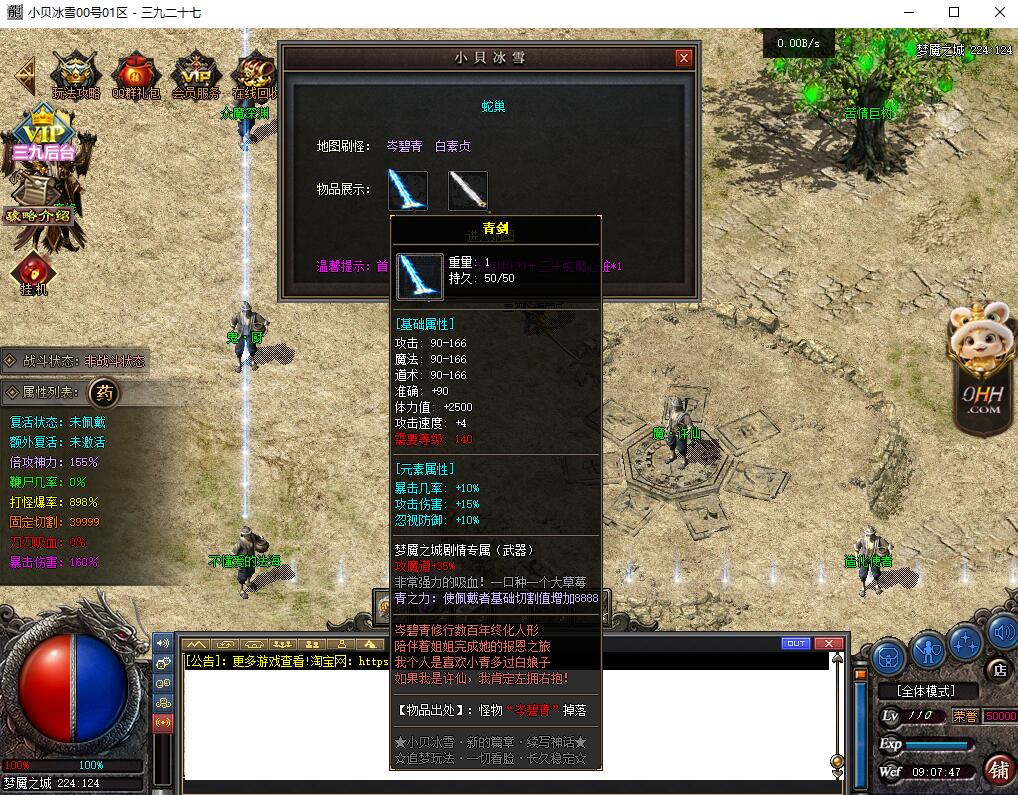Close the 小贝冰雪 dialog window
The image size is (1018, 795).
[x=684, y=58]
